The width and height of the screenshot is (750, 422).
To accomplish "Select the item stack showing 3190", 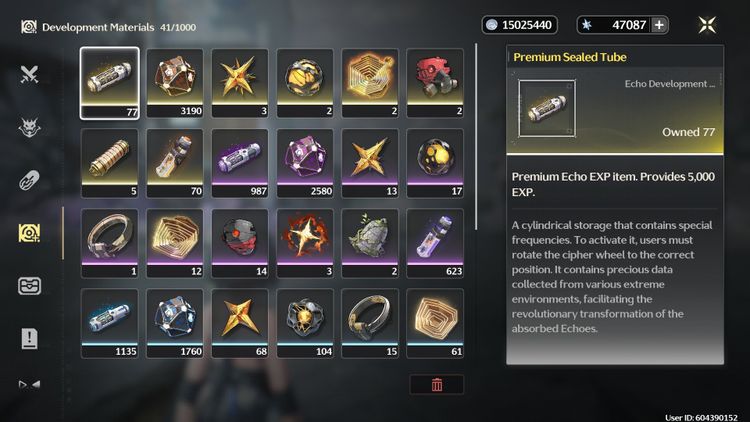I will pyautogui.click(x=175, y=83).
